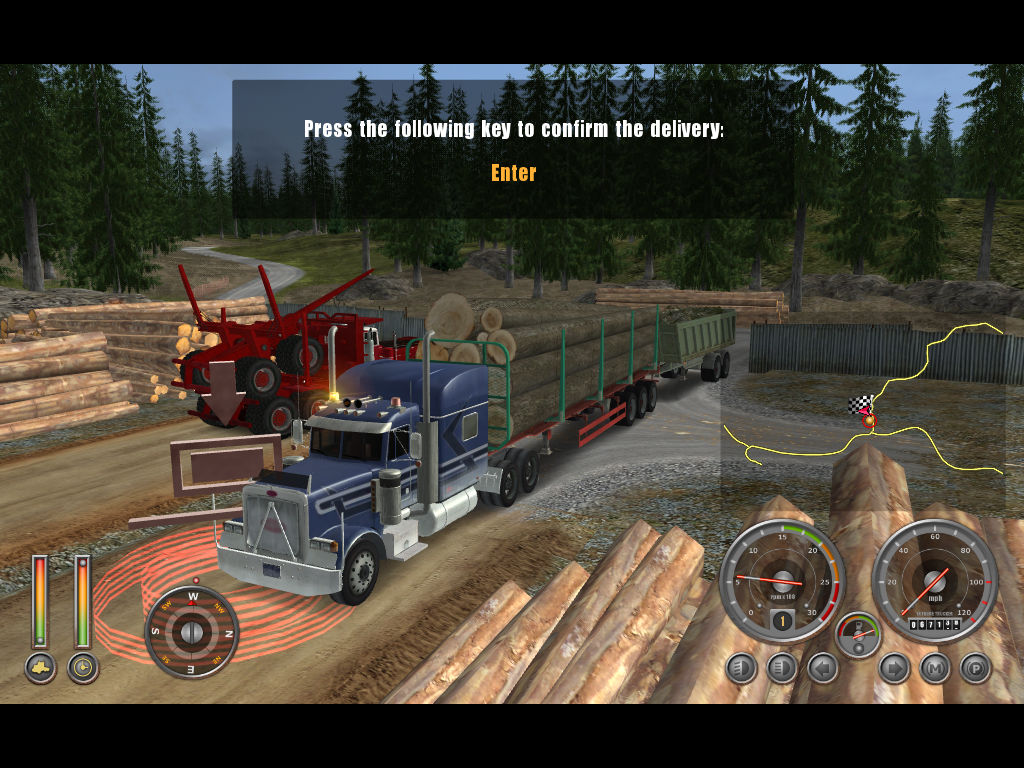Click the checkered flag destination marker
The image size is (1024, 768).
click(x=859, y=405)
